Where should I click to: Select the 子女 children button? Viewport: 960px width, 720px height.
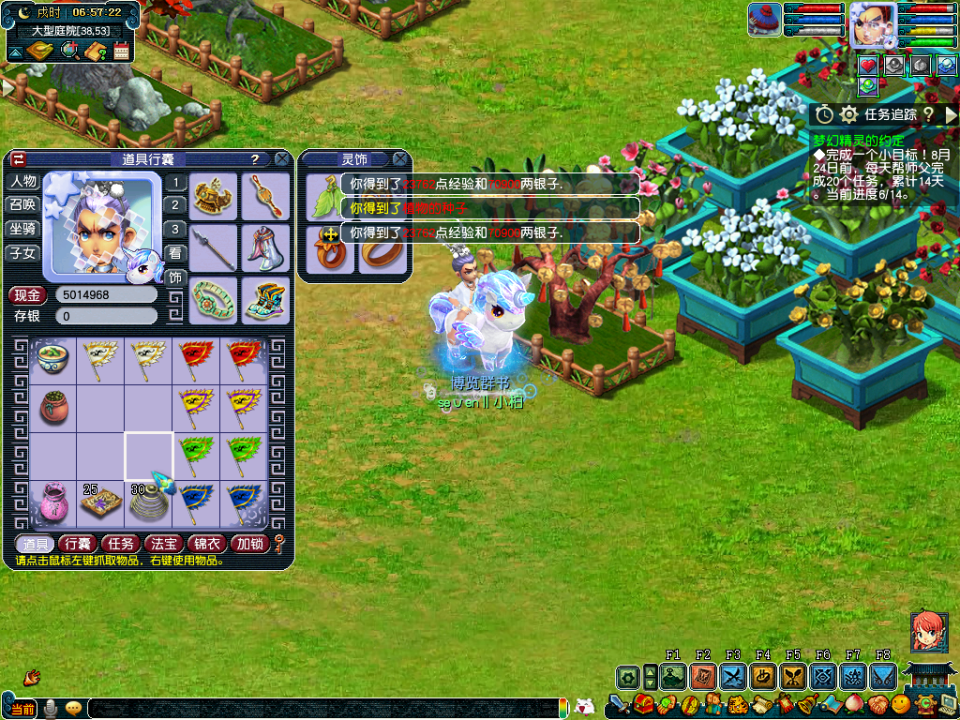click(23, 252)
